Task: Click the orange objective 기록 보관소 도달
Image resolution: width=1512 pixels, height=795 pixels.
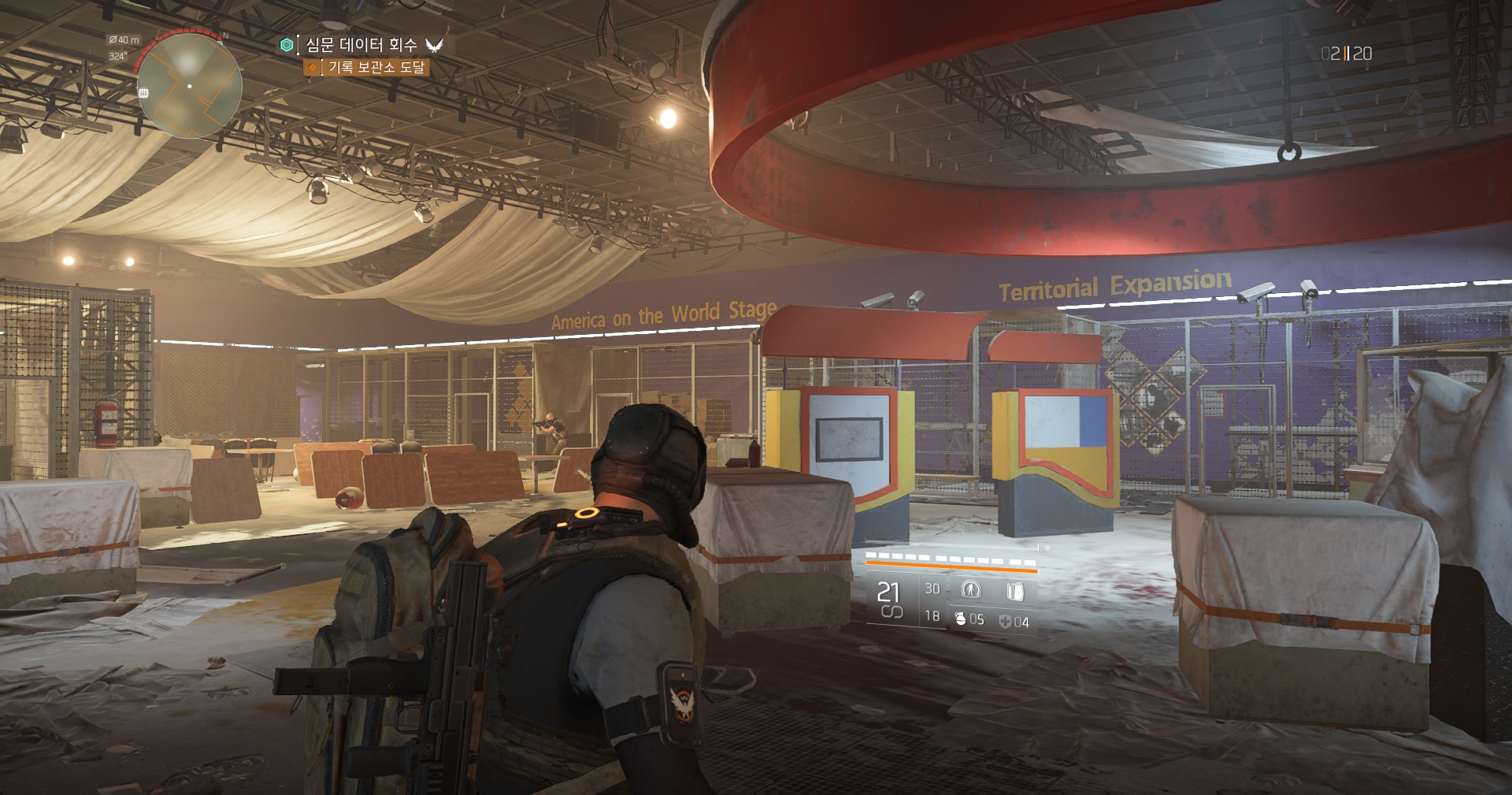Action: click(x=376, y=68)
